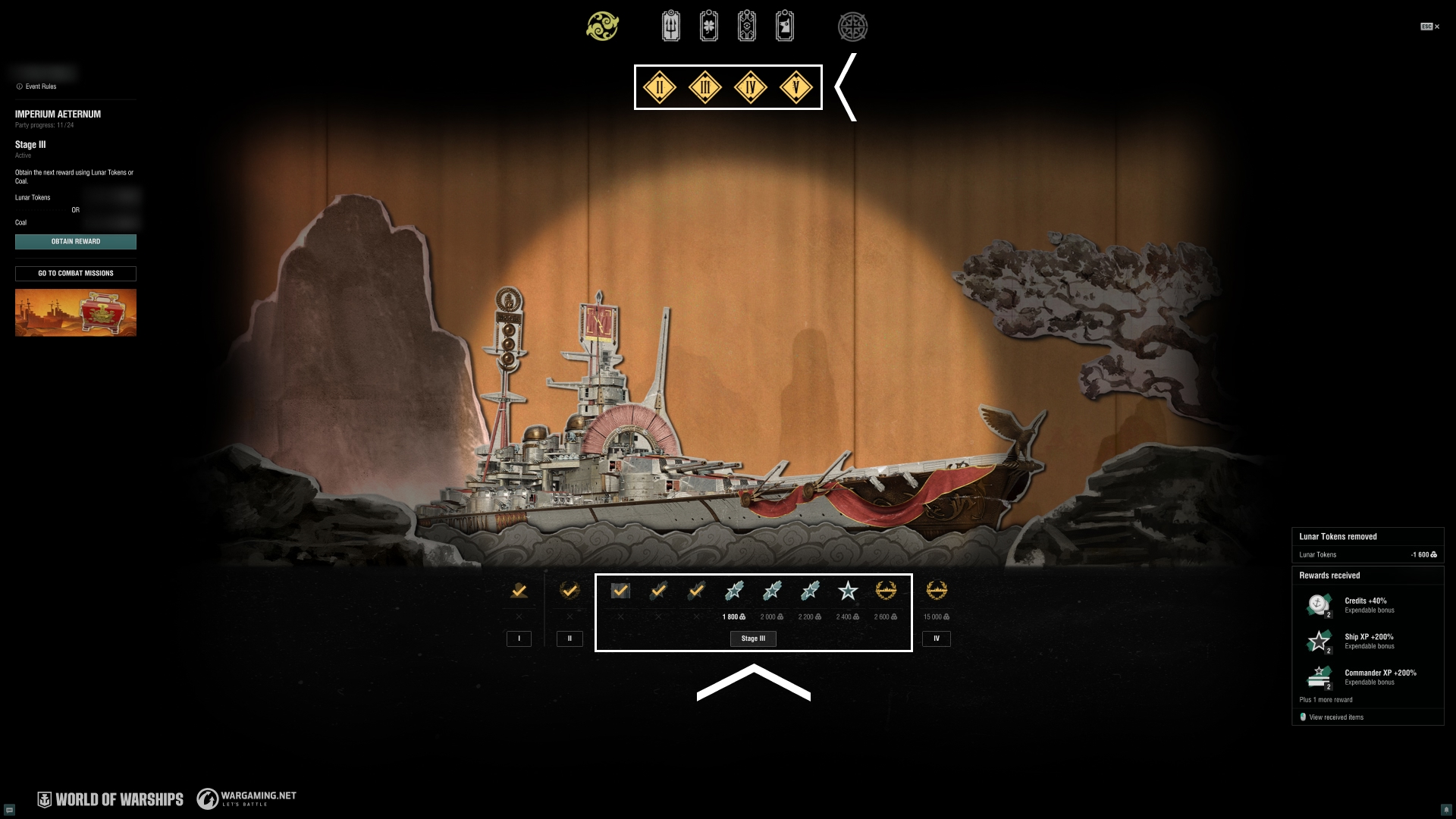Switch to stage IV button
This screenshot has height=819, width=1456.
[937, 639]
